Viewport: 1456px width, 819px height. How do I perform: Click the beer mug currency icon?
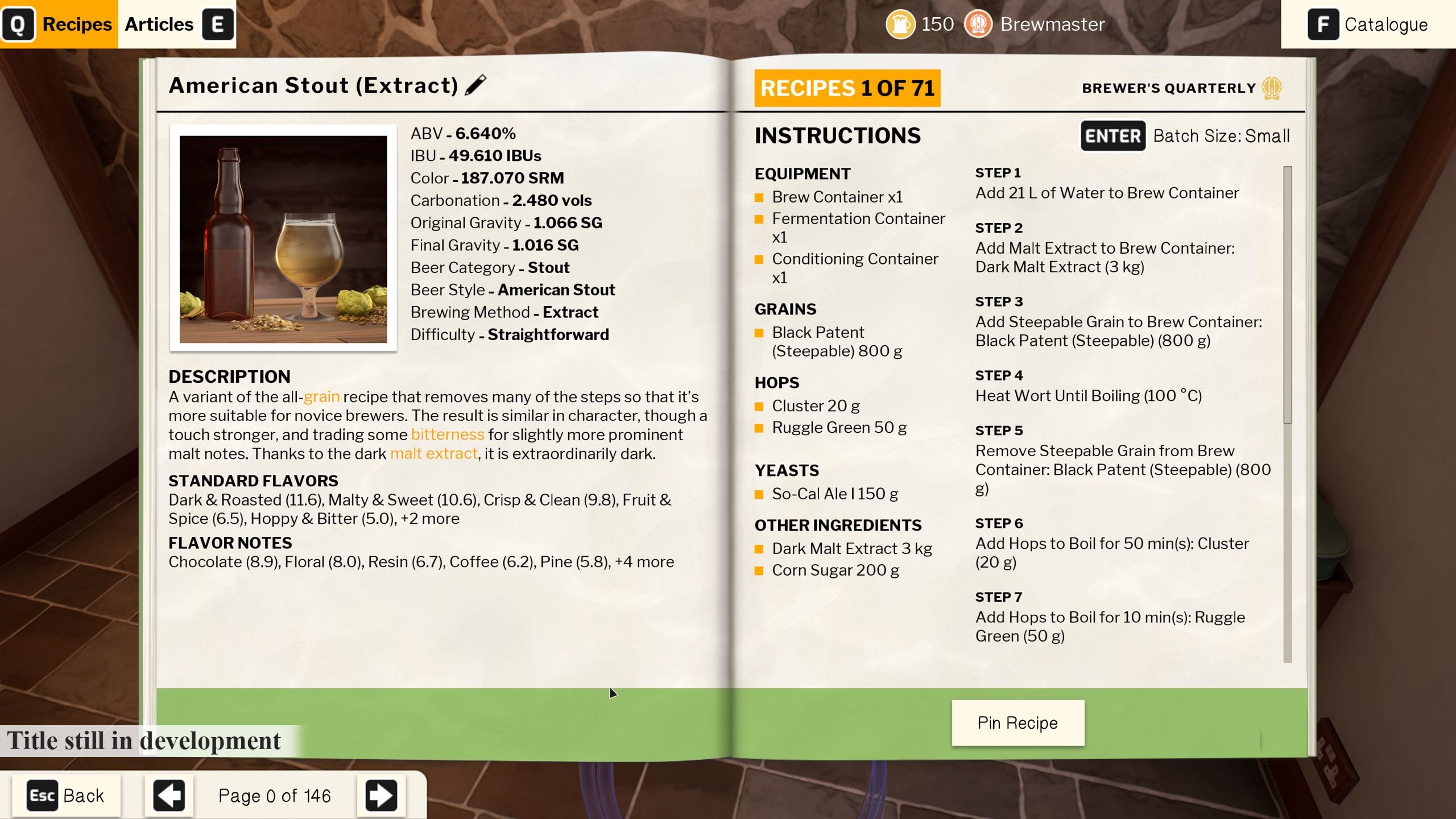[x=900, y=24]
